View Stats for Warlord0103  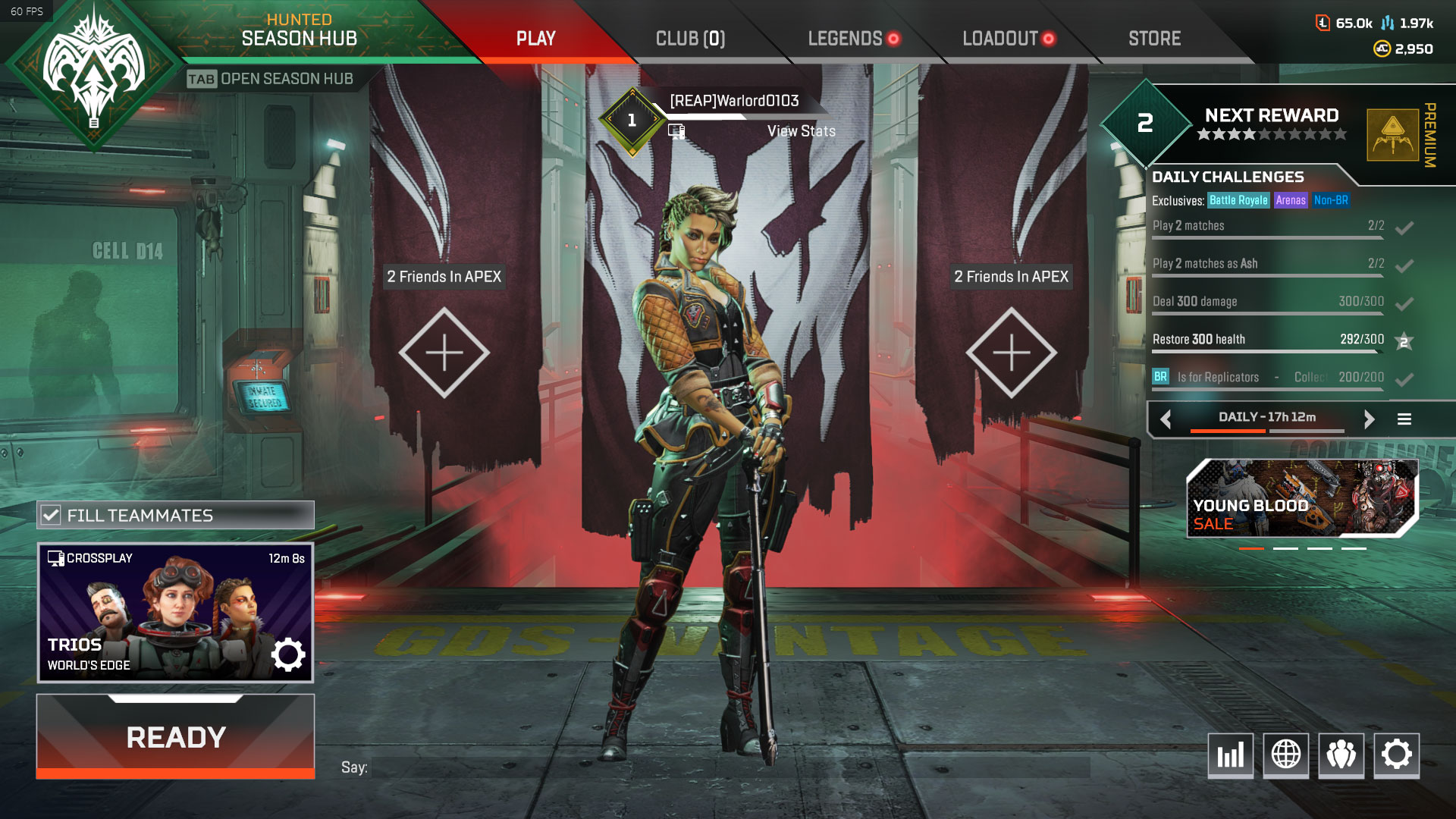[801, 131]
